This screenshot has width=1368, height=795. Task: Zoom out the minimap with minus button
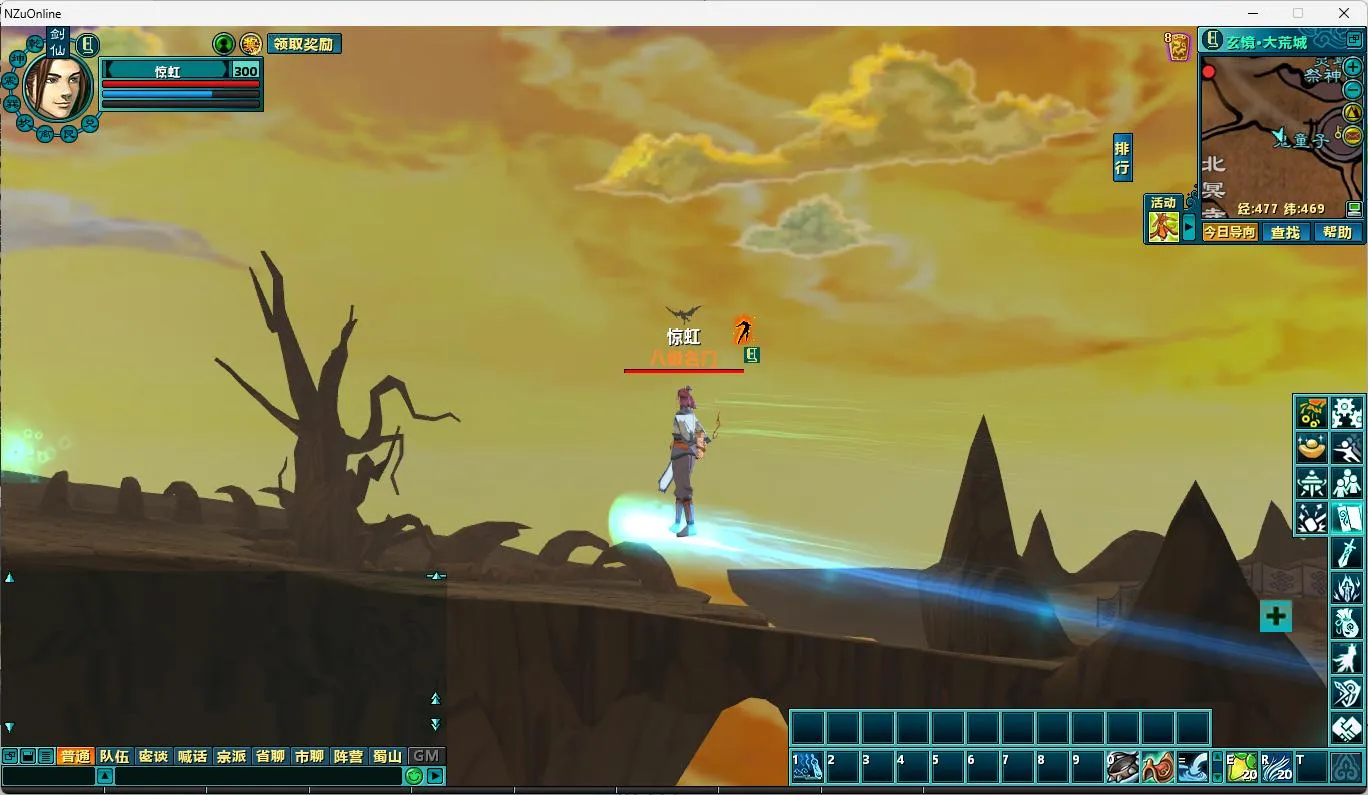click(x=1352, y=89)
